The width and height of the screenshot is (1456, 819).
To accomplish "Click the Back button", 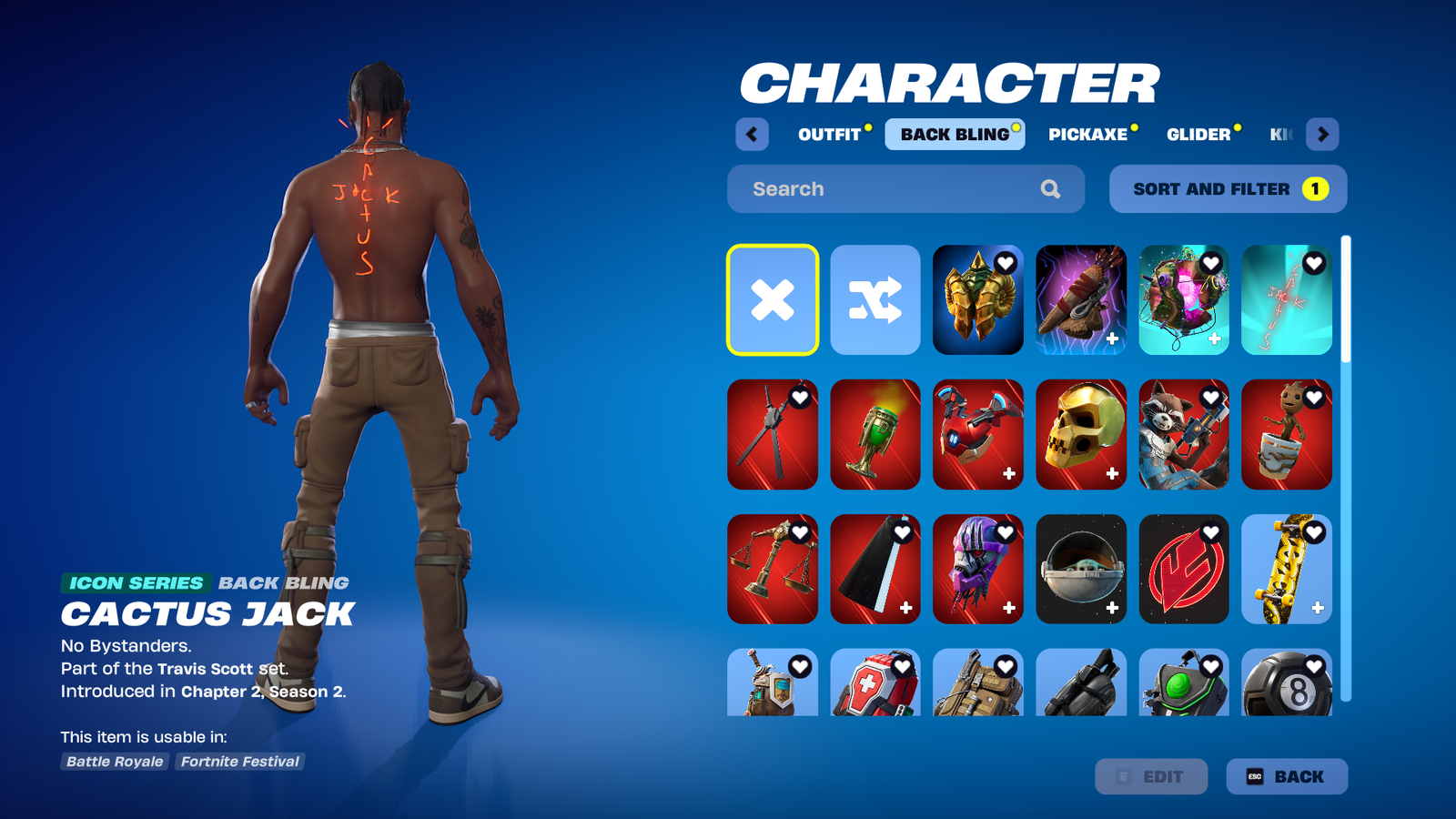I will 1286,777.
